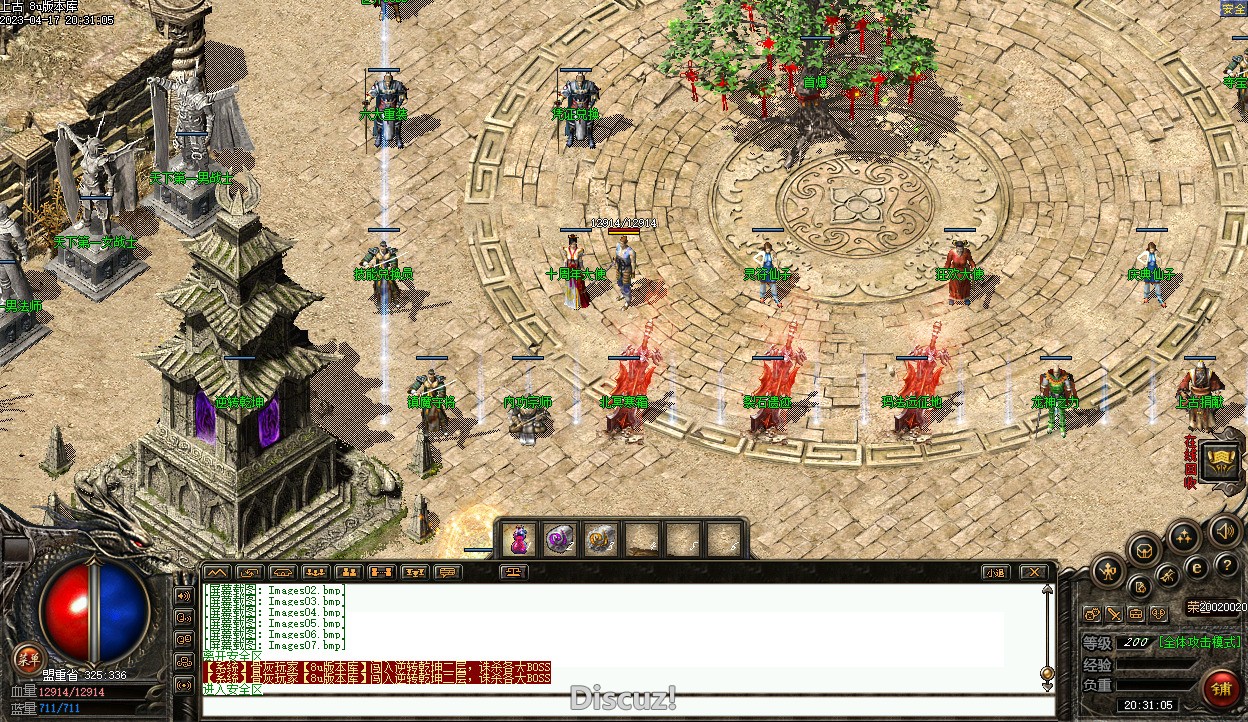The image size is (1248, 722).
Task: Open the bag chest icon button
Action: [1144, 549]
